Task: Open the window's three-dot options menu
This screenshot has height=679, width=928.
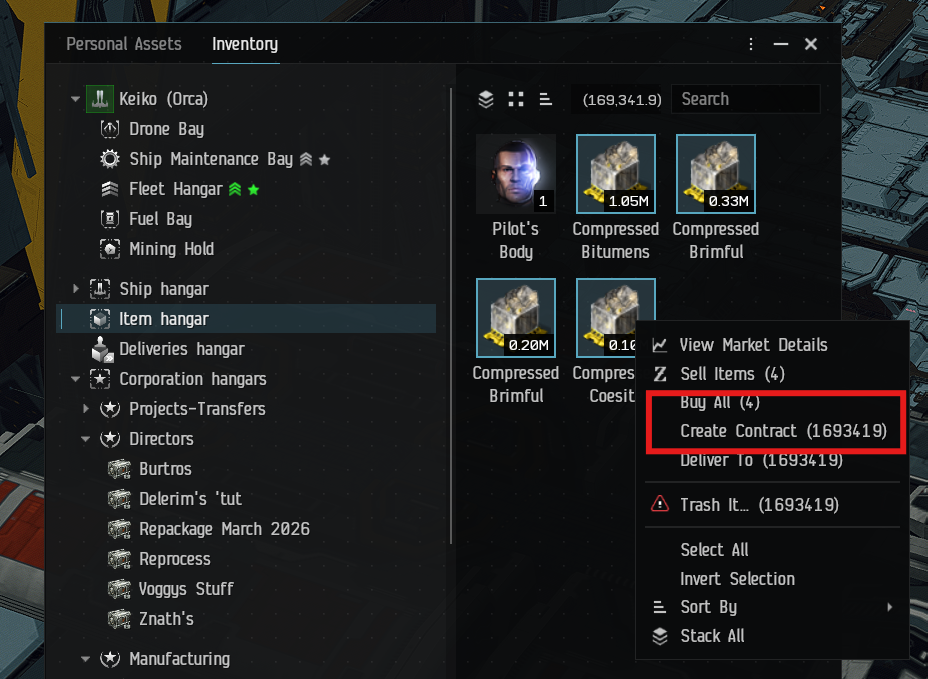Action: pyautogui.click(x=751, y=44)
